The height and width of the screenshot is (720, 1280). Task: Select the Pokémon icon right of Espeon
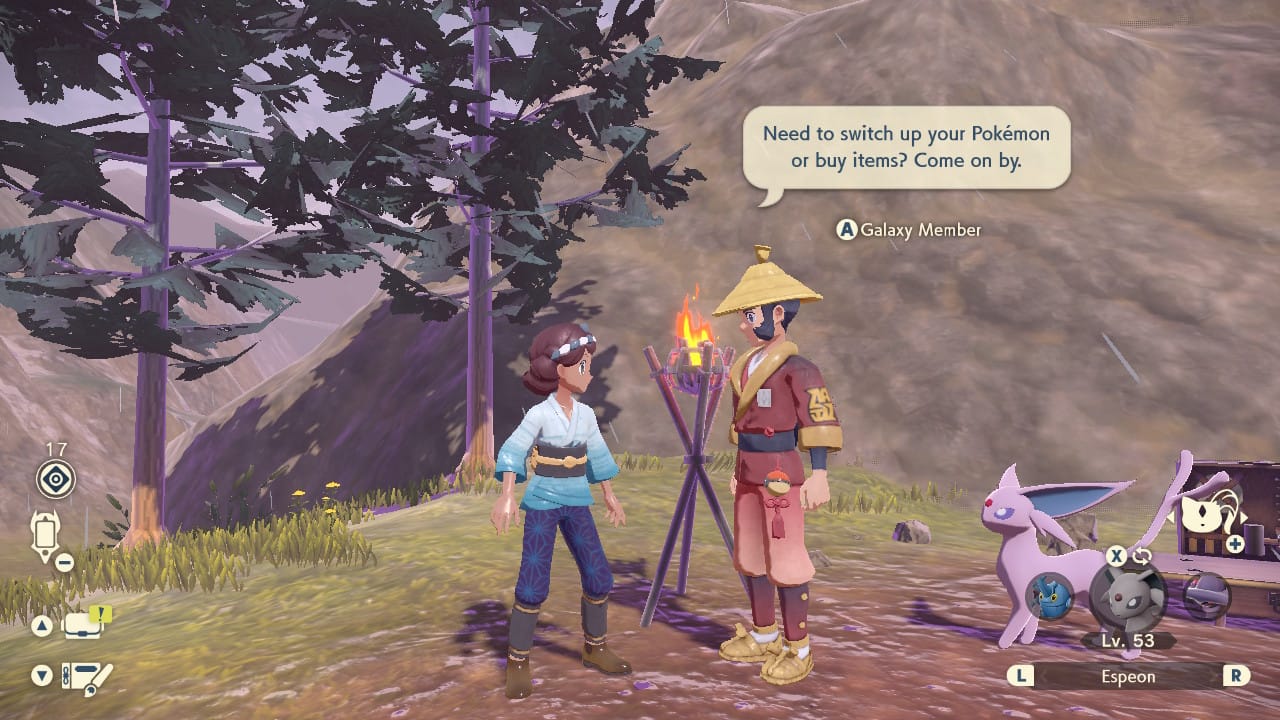click(x=1206, y=596)
